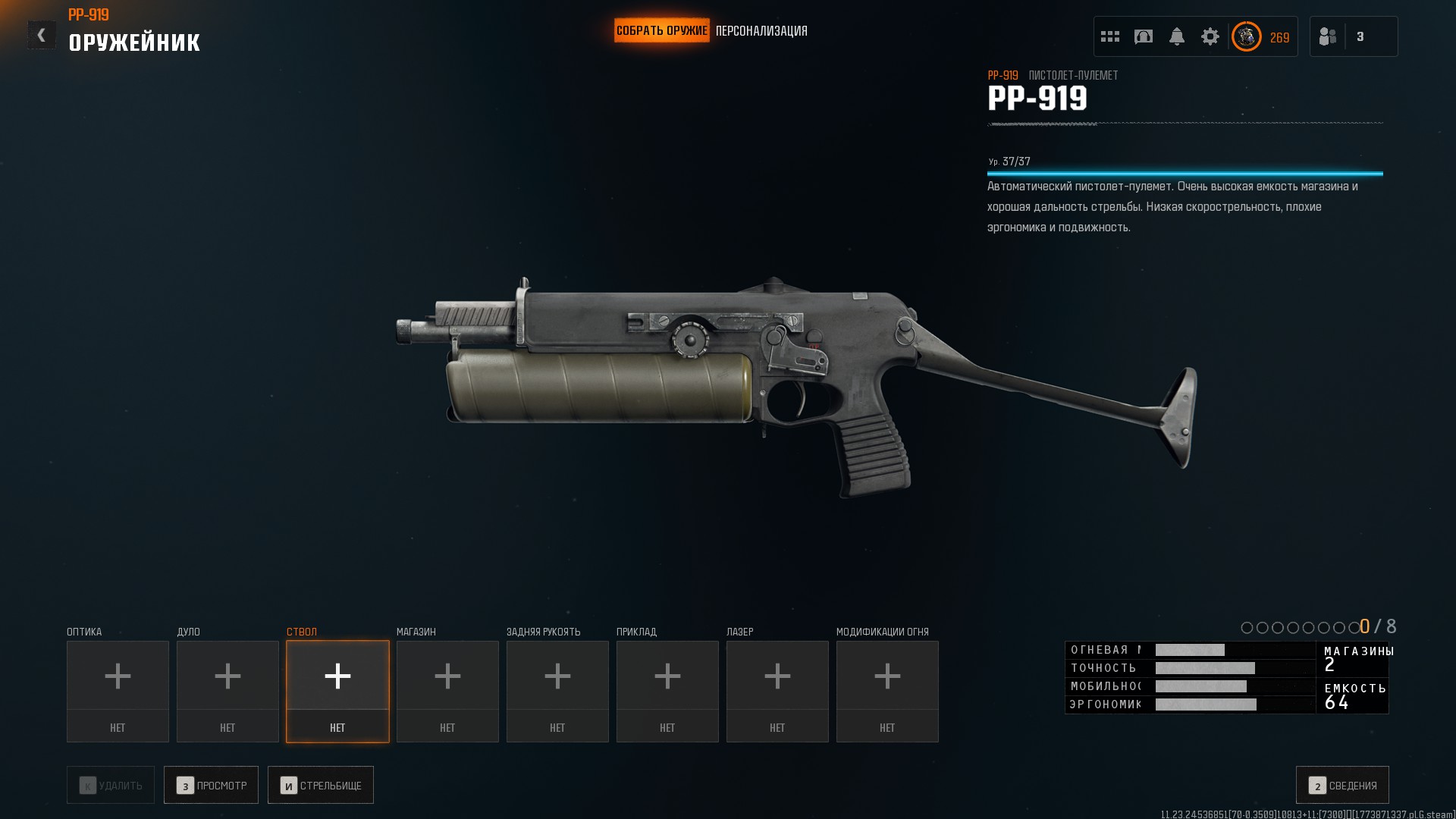
Task: Select the Оптика attachment slot
Action: point(118,691)
